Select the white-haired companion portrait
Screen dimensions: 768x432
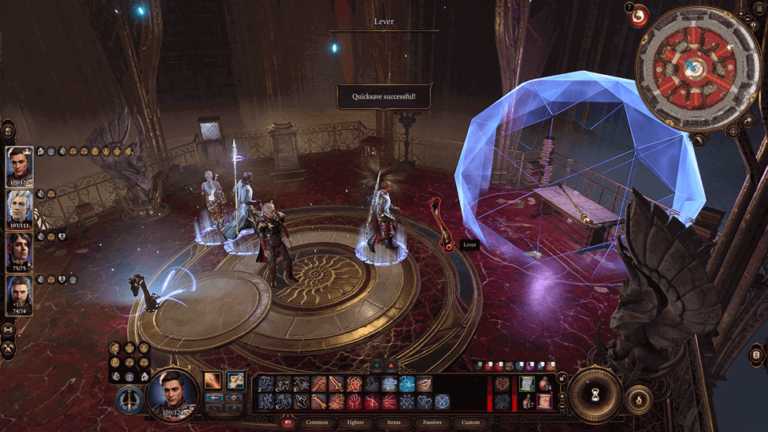[19, 209]
